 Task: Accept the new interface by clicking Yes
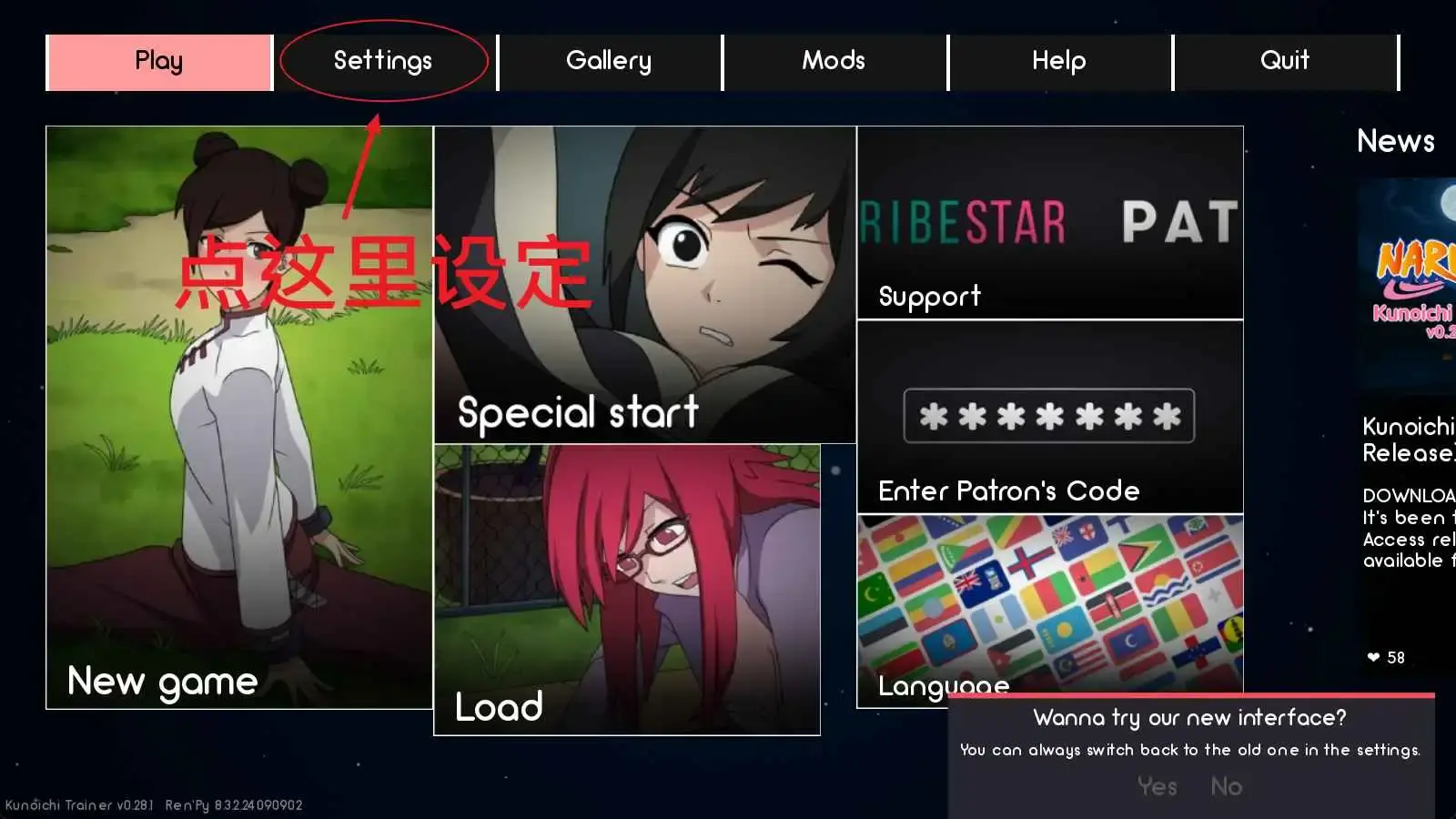[1156, 786]
